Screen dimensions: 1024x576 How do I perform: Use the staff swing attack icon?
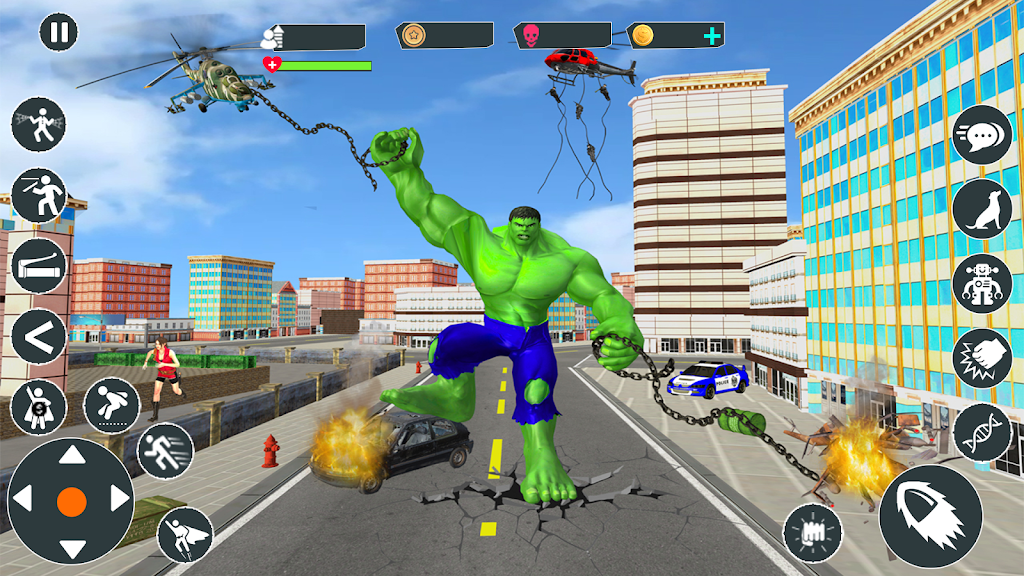[x=39, y=195]
